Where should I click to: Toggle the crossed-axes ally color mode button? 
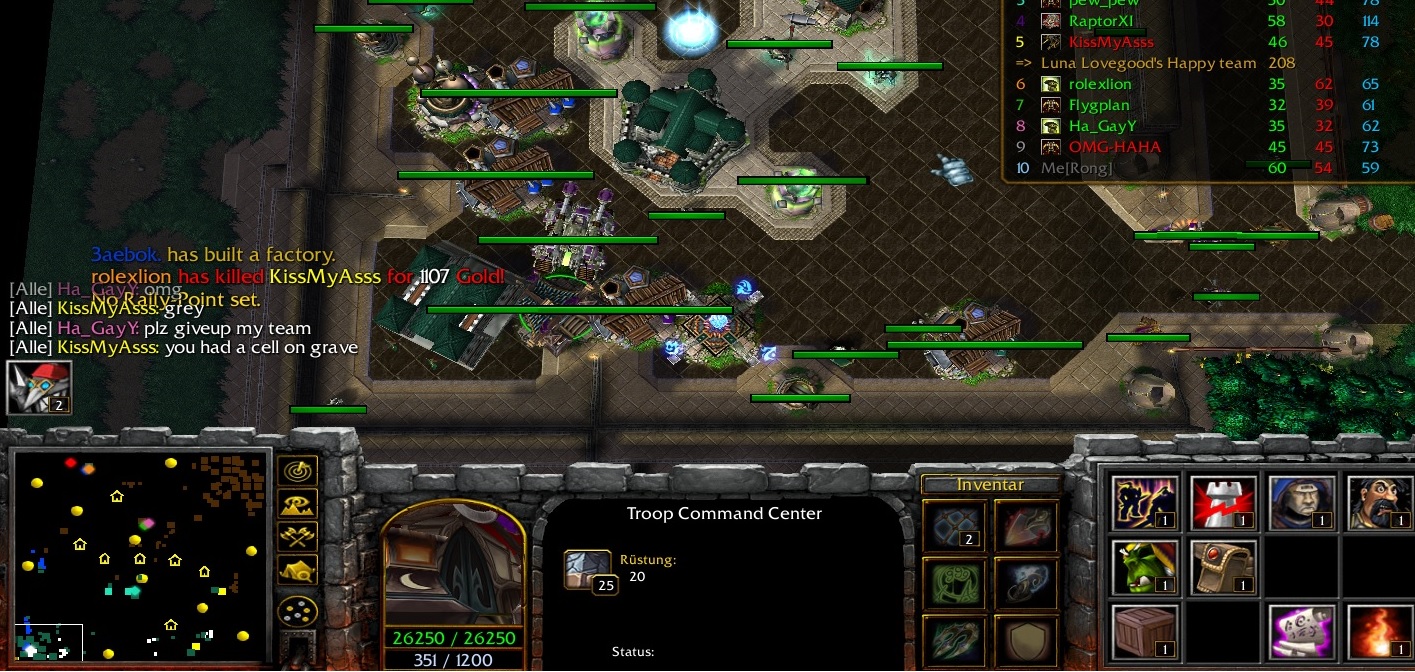coord(297,537)
